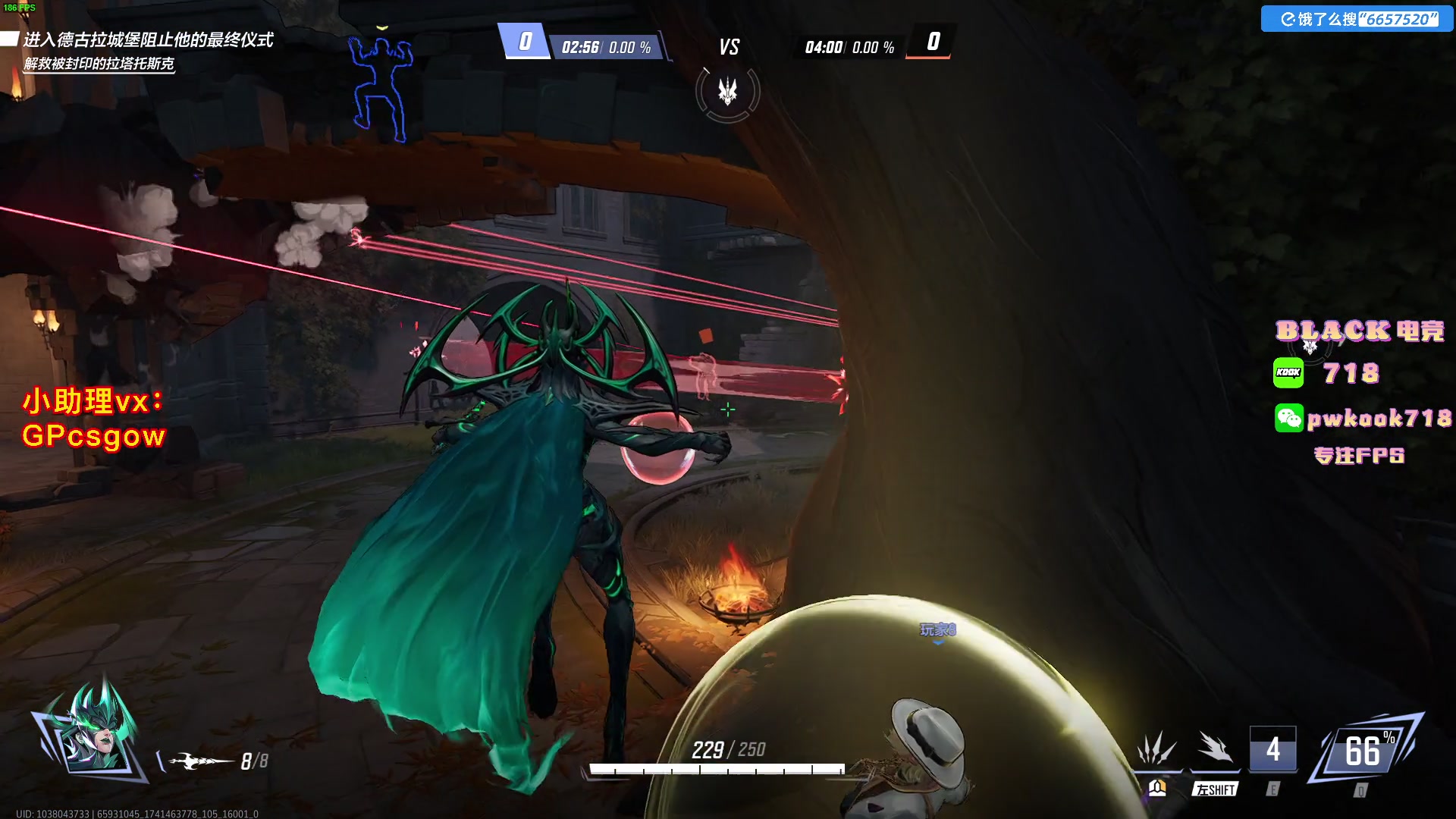Select the throwing blade weapon icon
This screenshot has width=1456, height=819.
click(200, 761)
